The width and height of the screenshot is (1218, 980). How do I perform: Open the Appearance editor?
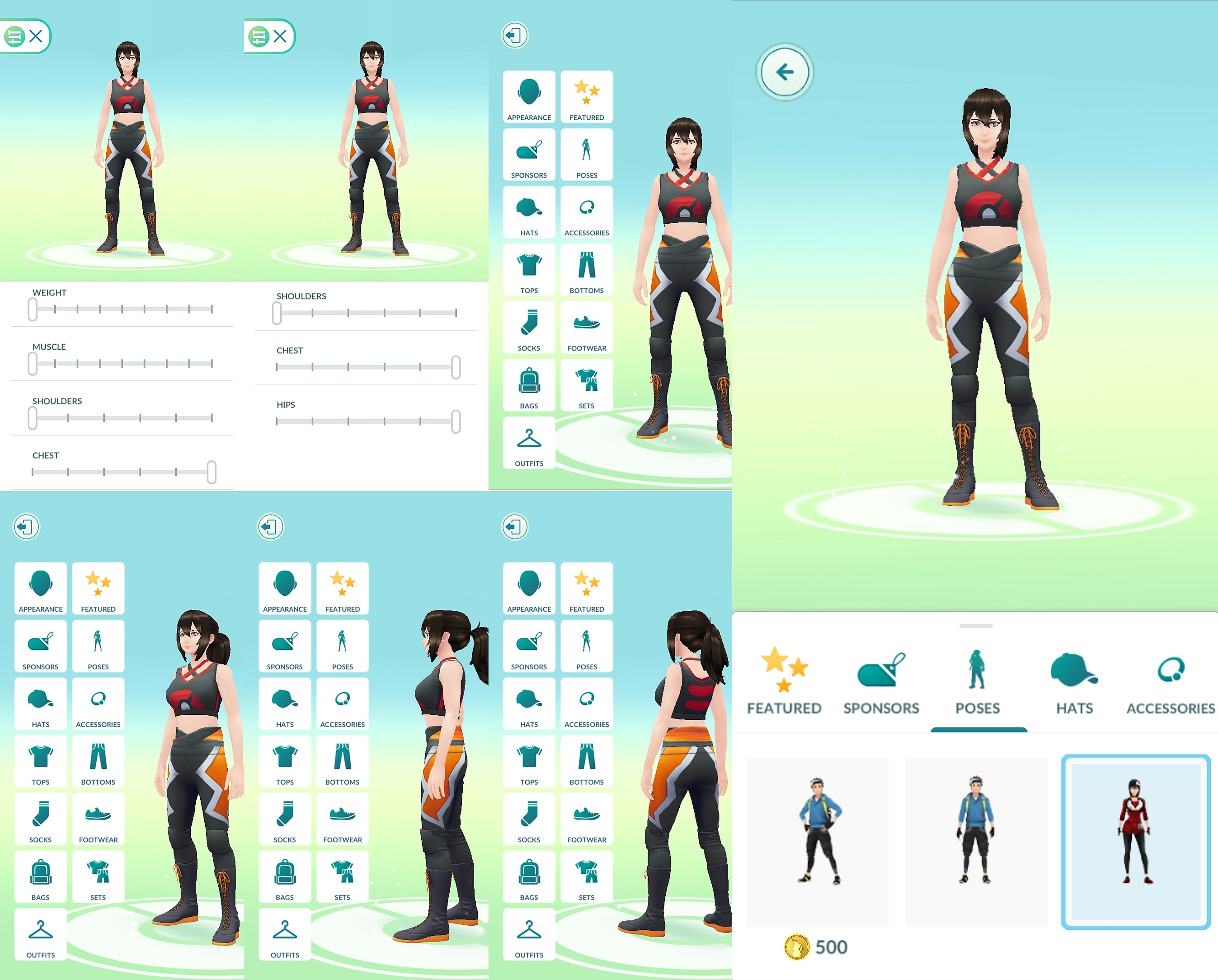point(529,97)
